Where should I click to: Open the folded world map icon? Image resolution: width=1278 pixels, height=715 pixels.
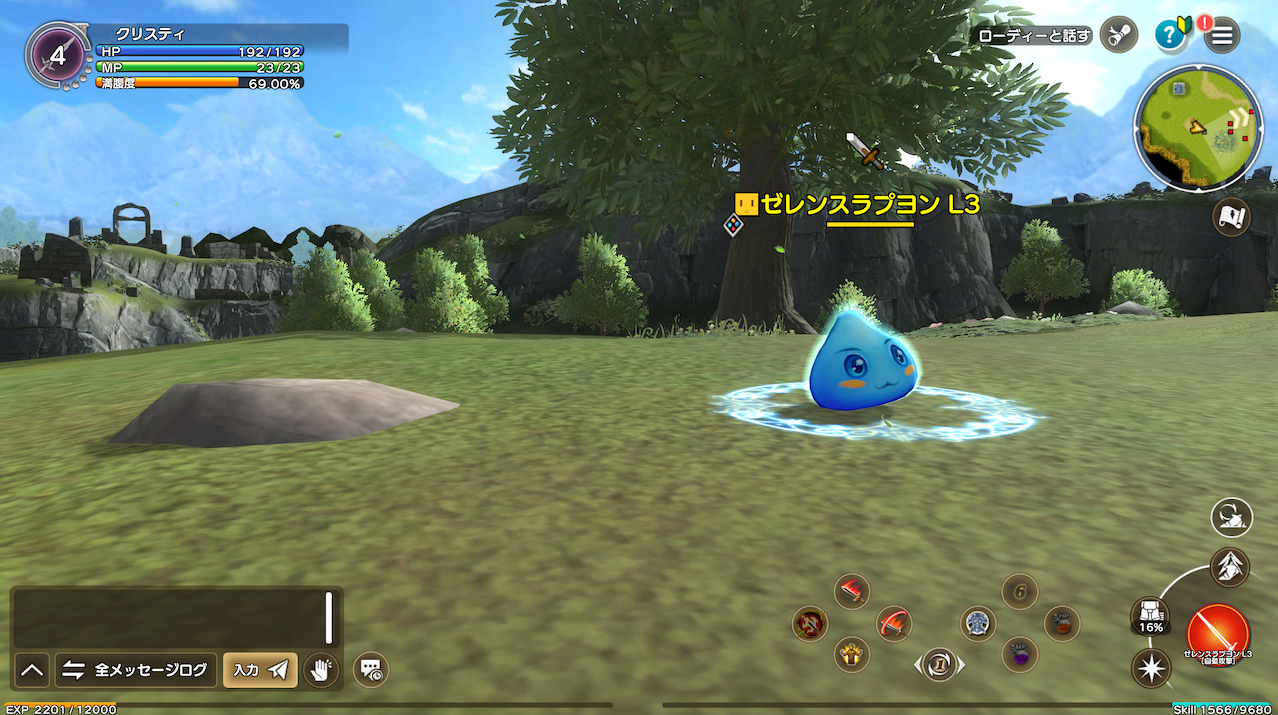tap(1231, 217)
